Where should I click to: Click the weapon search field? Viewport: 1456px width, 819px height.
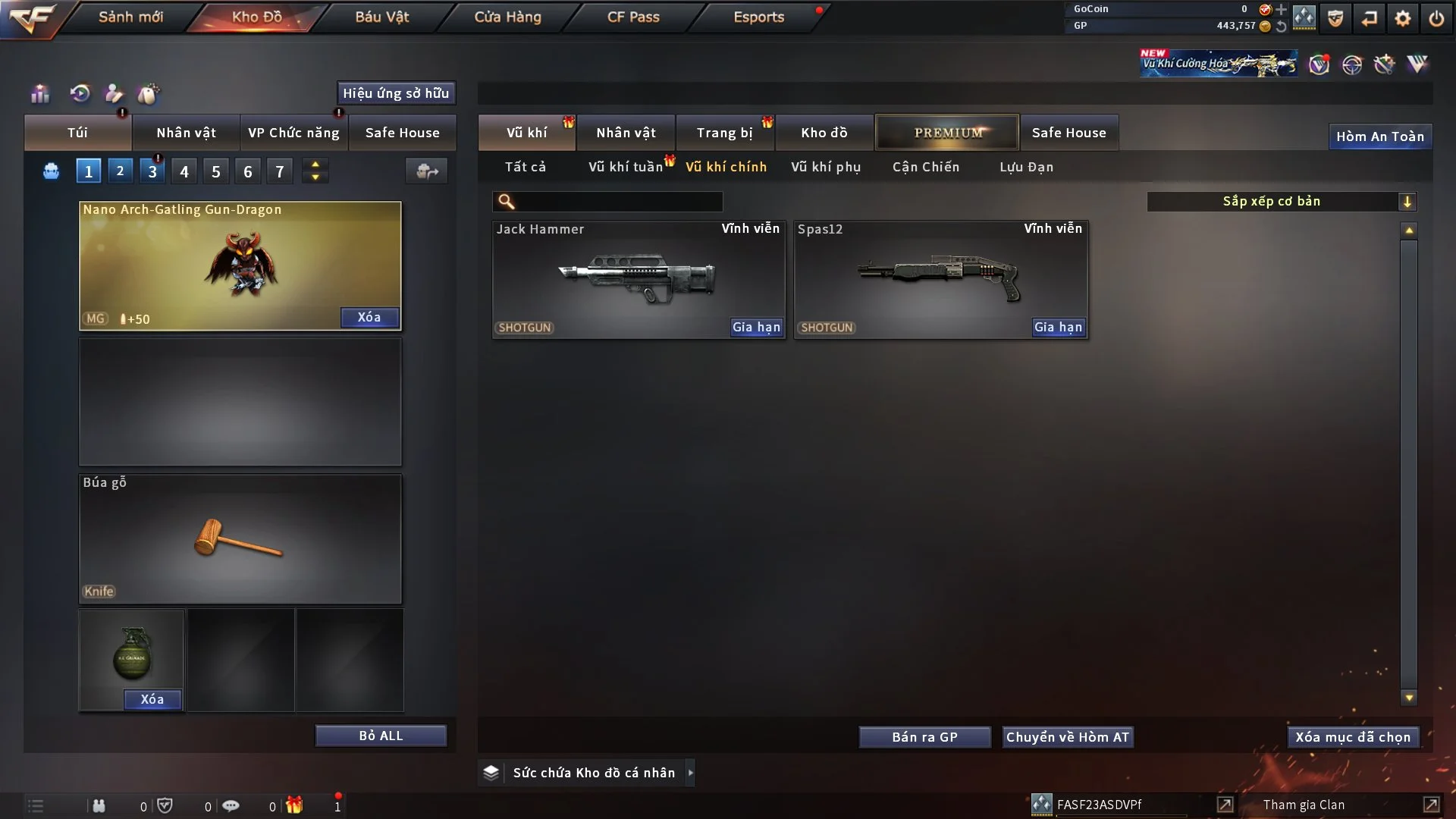(x=618, y=201)
